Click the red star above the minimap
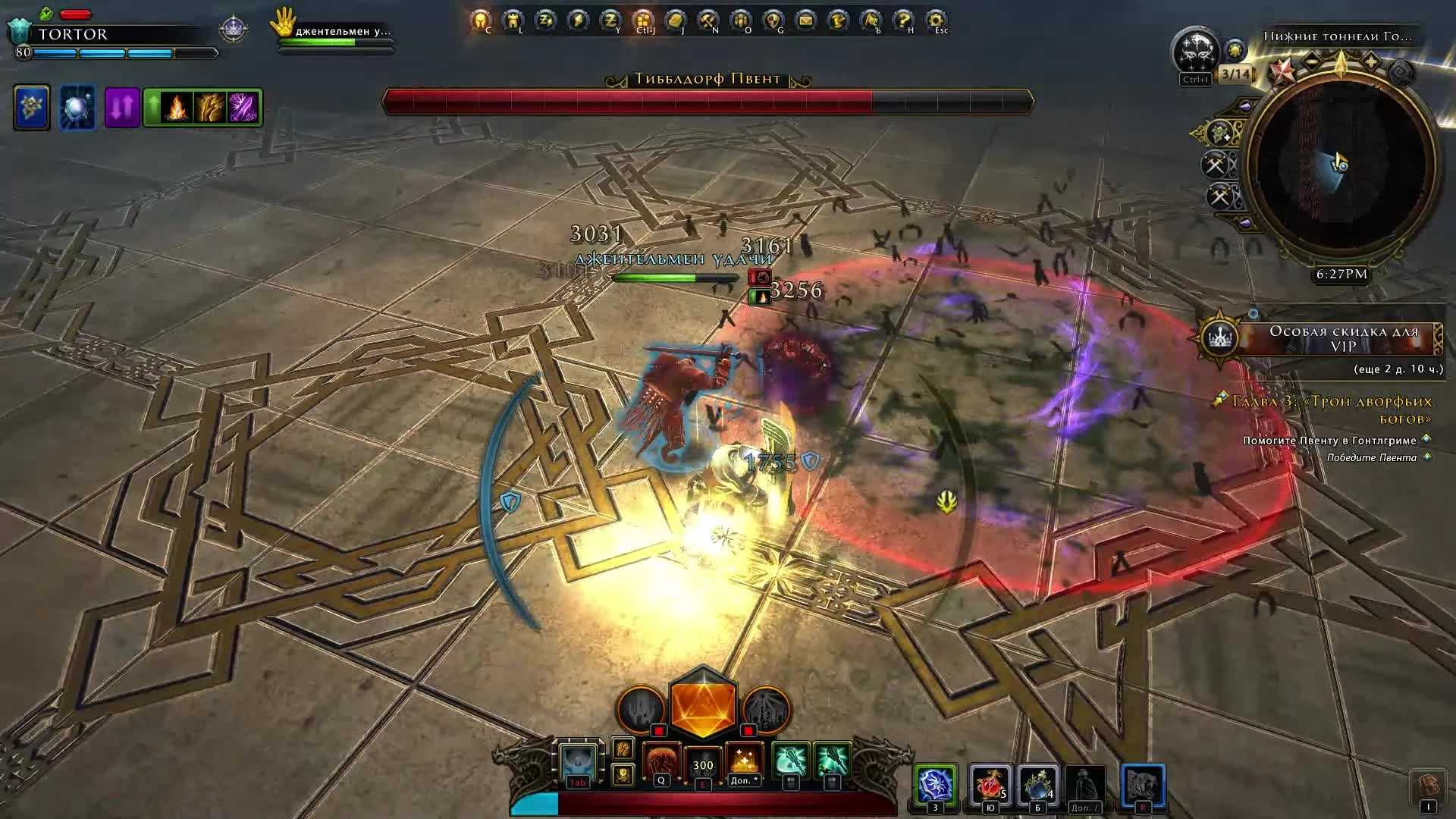Screen dimensions: 1456x819 (x=1285, y=72)
